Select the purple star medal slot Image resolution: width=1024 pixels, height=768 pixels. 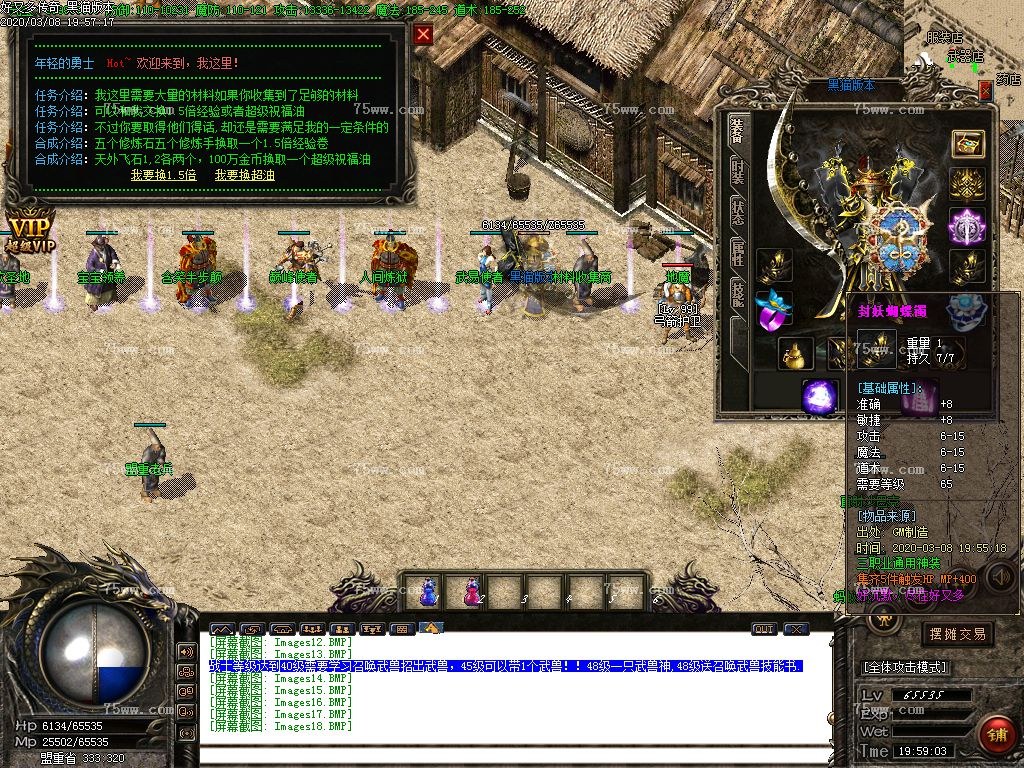click(967, 225)
